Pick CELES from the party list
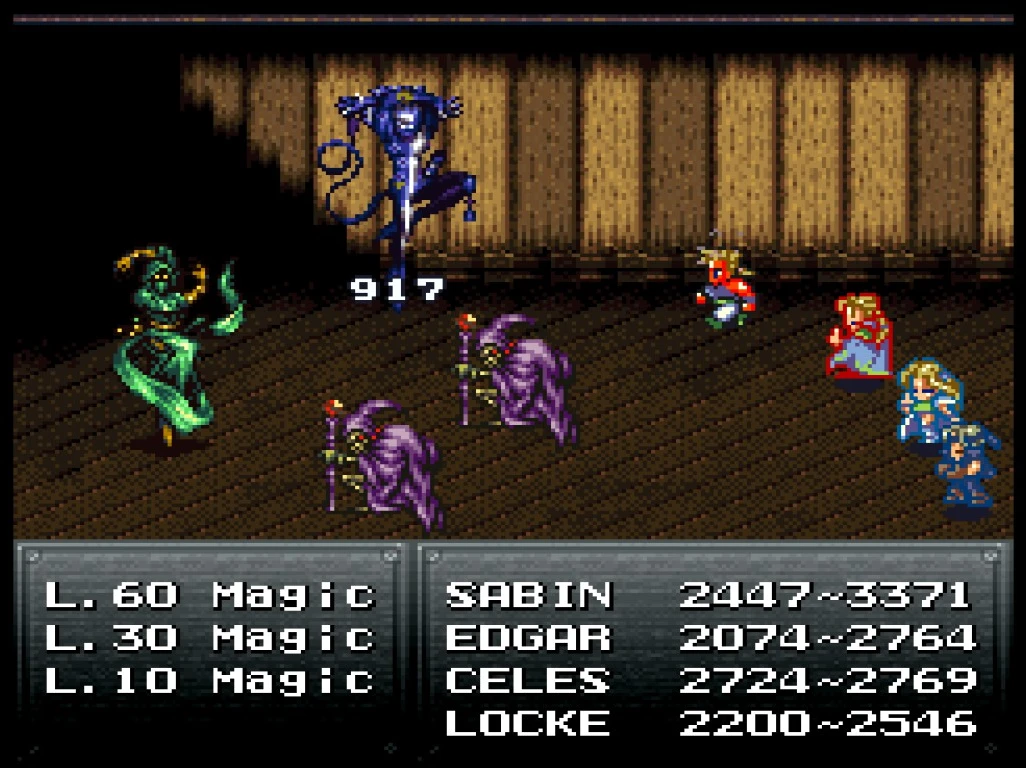The height and width of the screenshot is (768, 1026). click(x=528, y=681)
